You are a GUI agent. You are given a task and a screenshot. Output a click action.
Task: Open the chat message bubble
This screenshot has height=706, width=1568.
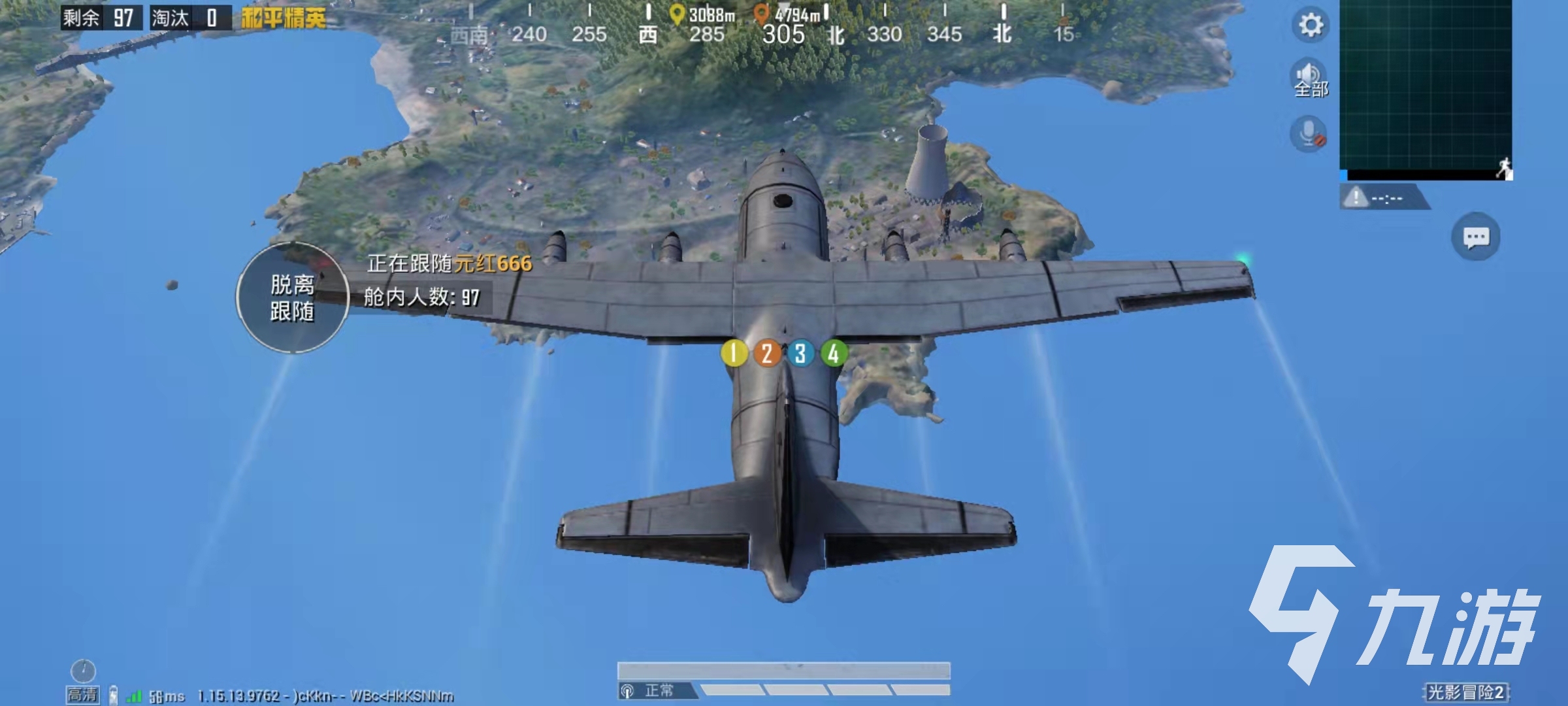tap(1475, 237)
